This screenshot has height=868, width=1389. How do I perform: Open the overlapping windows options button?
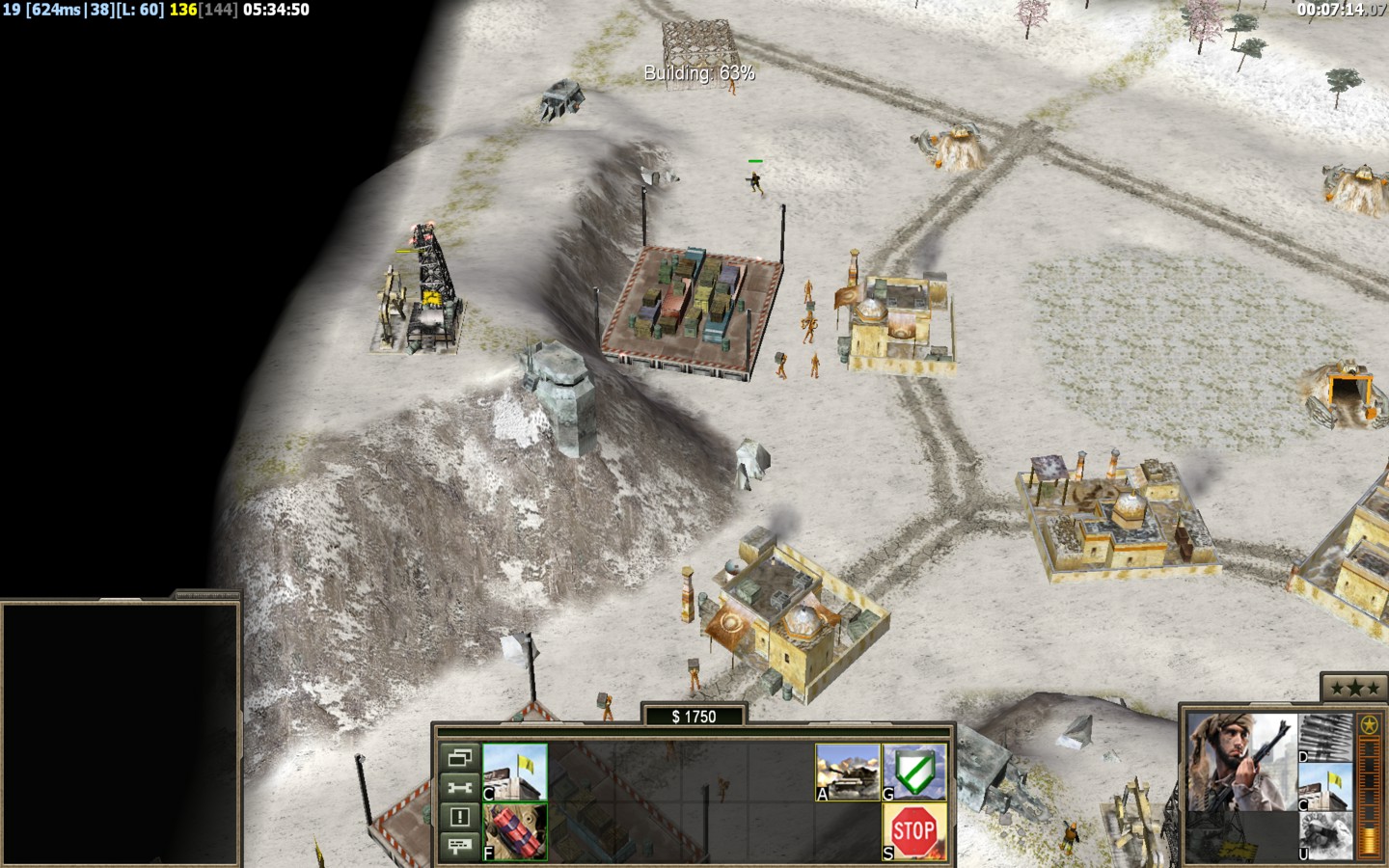click(459, 758)
